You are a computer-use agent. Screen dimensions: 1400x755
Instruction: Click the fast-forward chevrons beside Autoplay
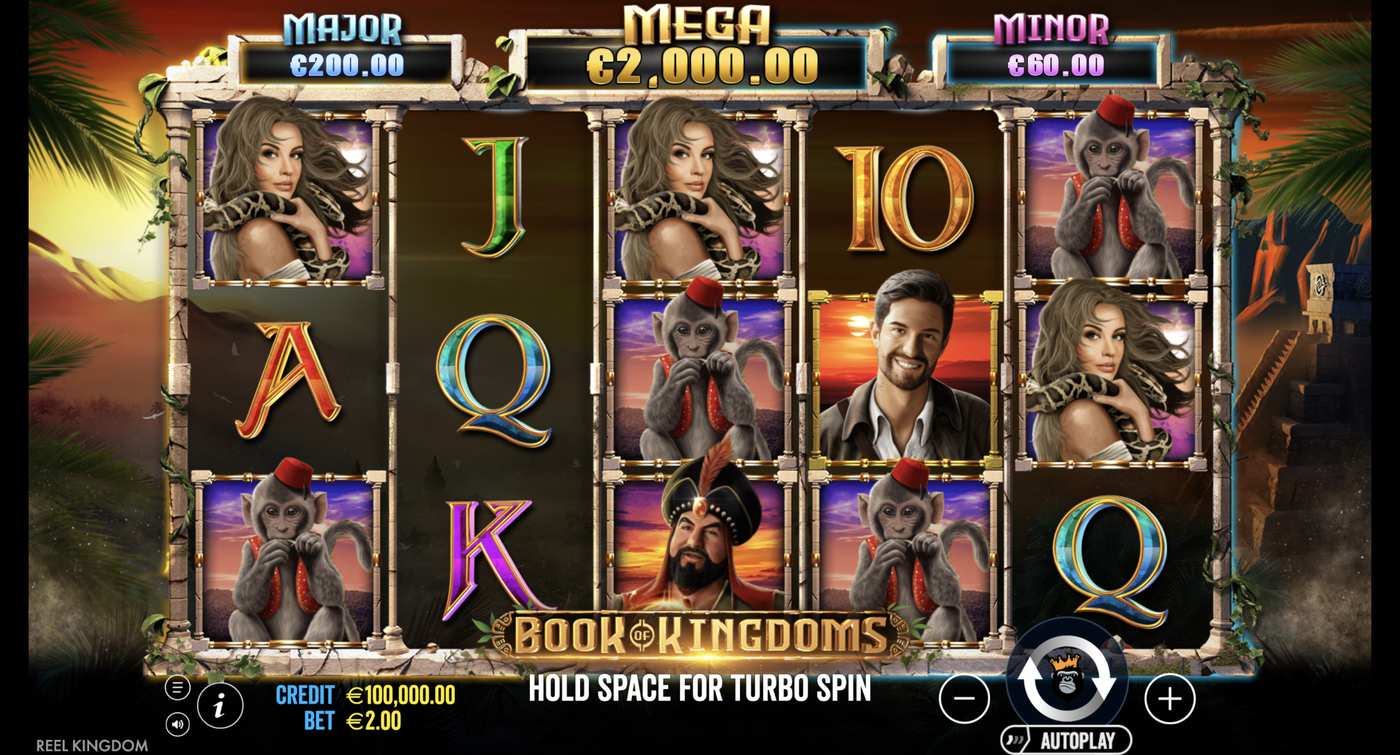[1013, 738]
